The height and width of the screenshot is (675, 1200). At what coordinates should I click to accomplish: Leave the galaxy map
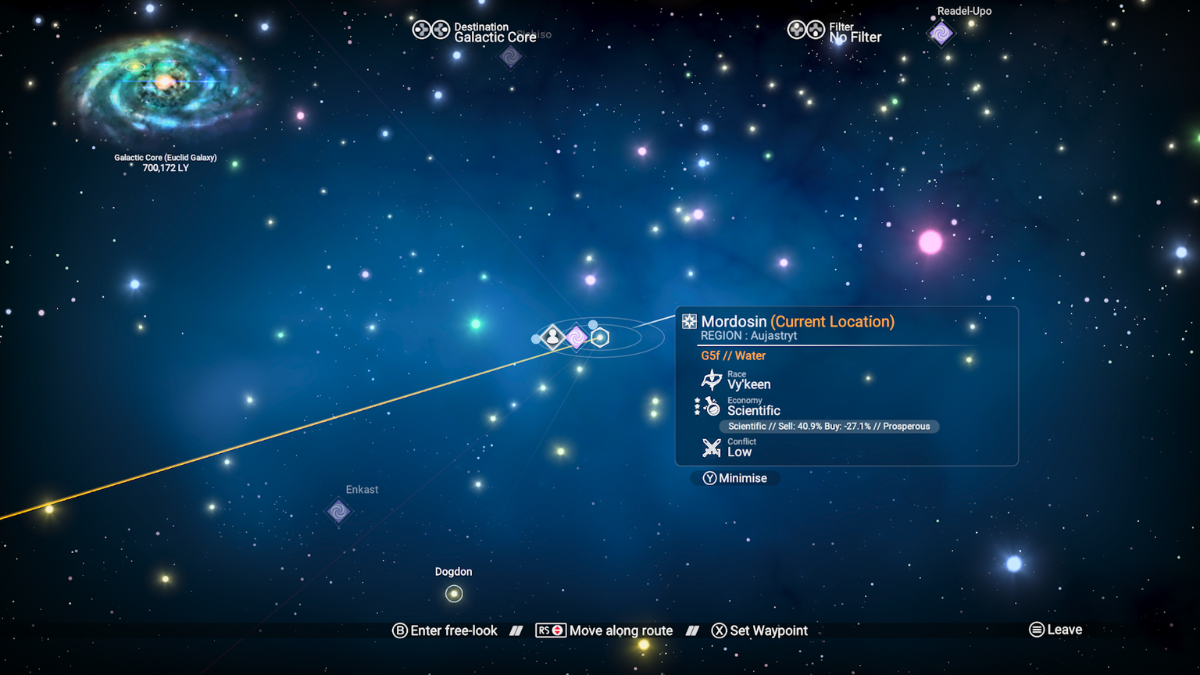1055,630
